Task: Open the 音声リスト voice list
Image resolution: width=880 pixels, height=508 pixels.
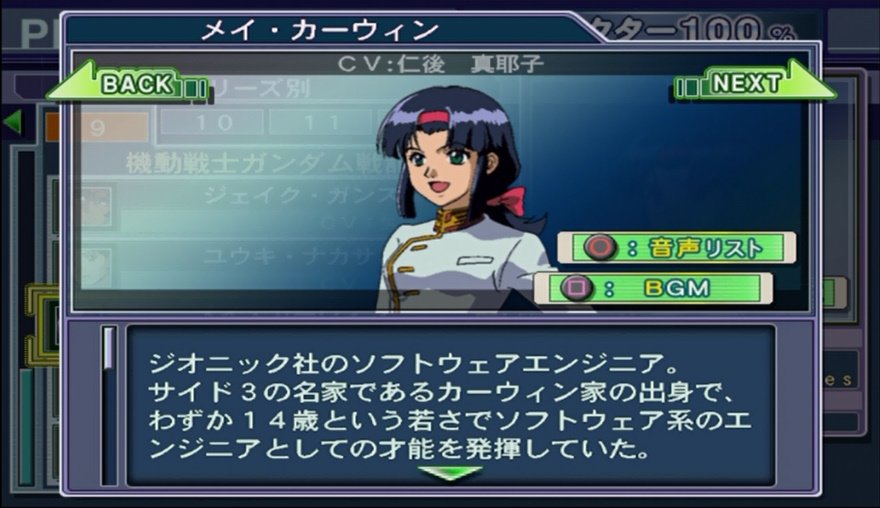Action: tap(676, 248)
